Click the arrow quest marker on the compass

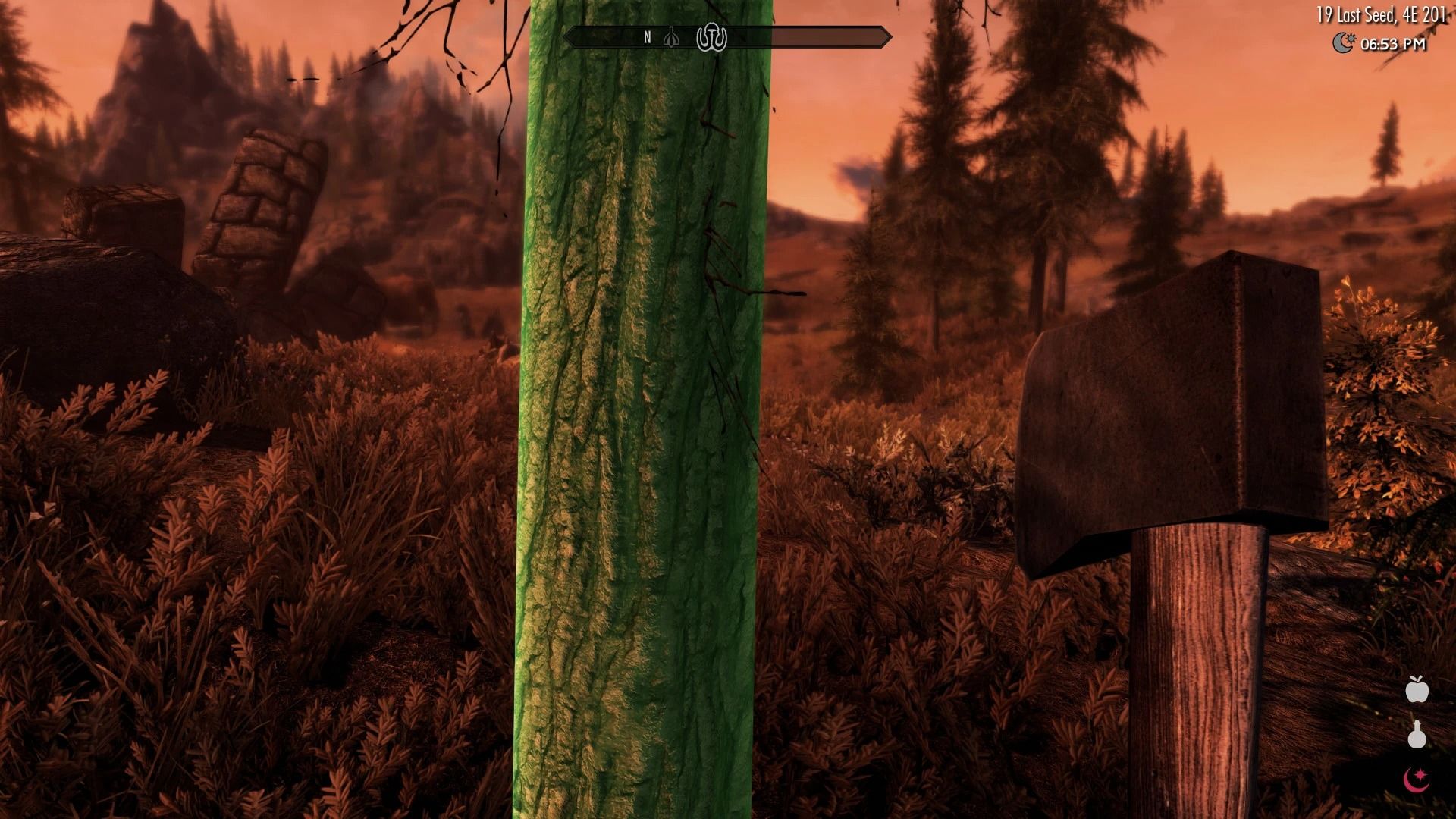pyautogui.click(x=670, y=36)
